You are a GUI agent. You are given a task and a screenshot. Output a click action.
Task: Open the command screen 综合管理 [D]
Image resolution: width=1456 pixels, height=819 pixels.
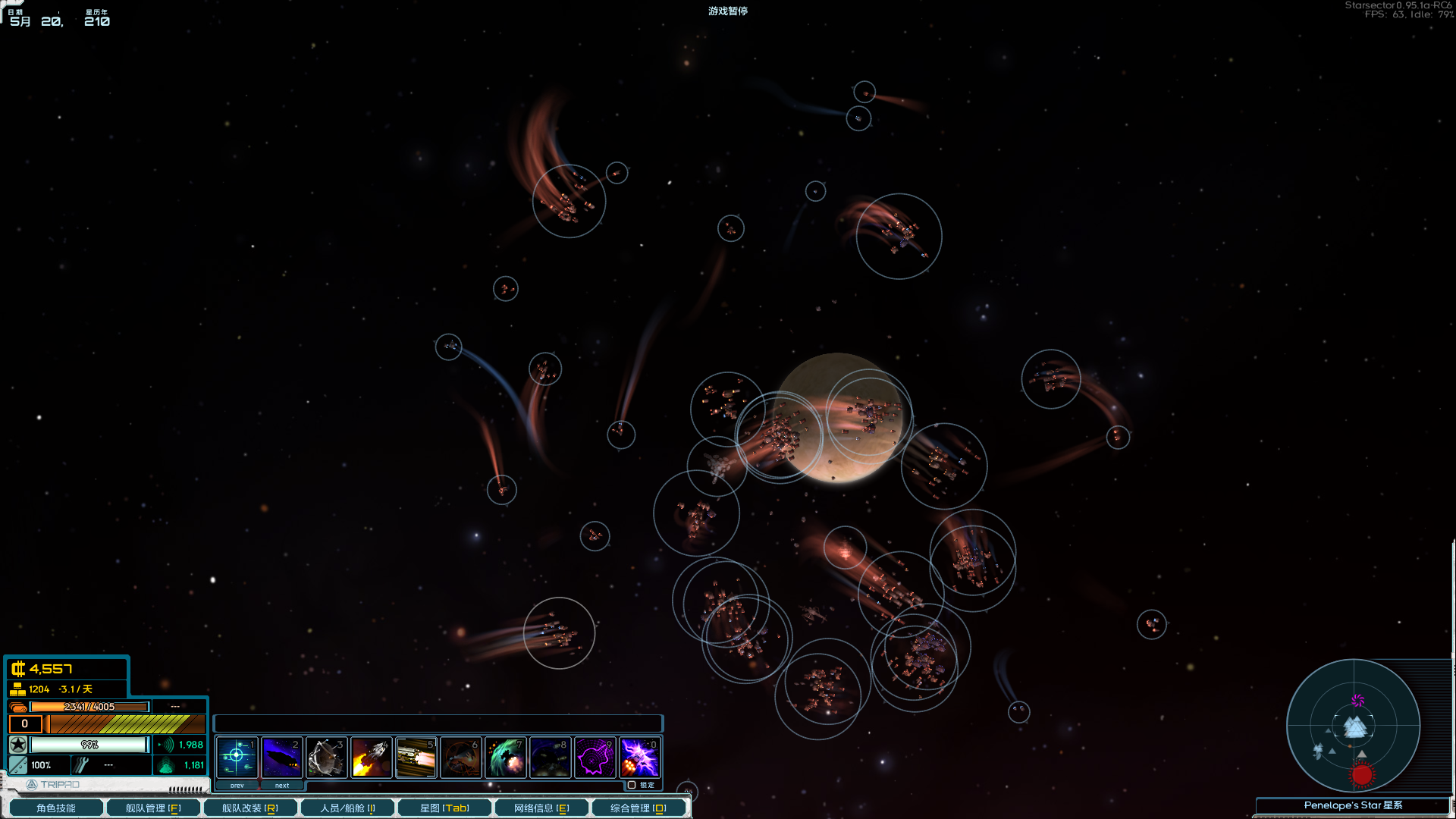(x=640, y=808)
